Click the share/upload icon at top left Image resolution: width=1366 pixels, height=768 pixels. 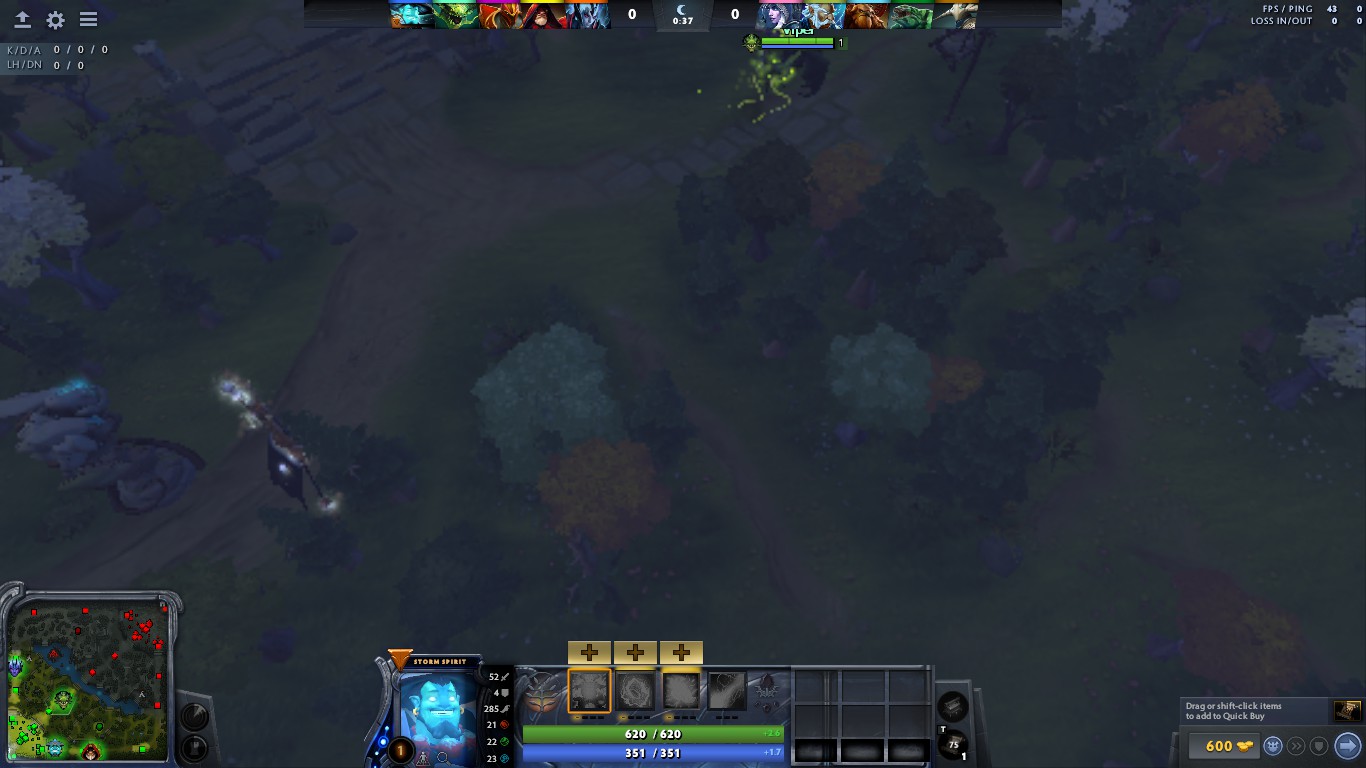pyautogui.click(x=21, y=19)
